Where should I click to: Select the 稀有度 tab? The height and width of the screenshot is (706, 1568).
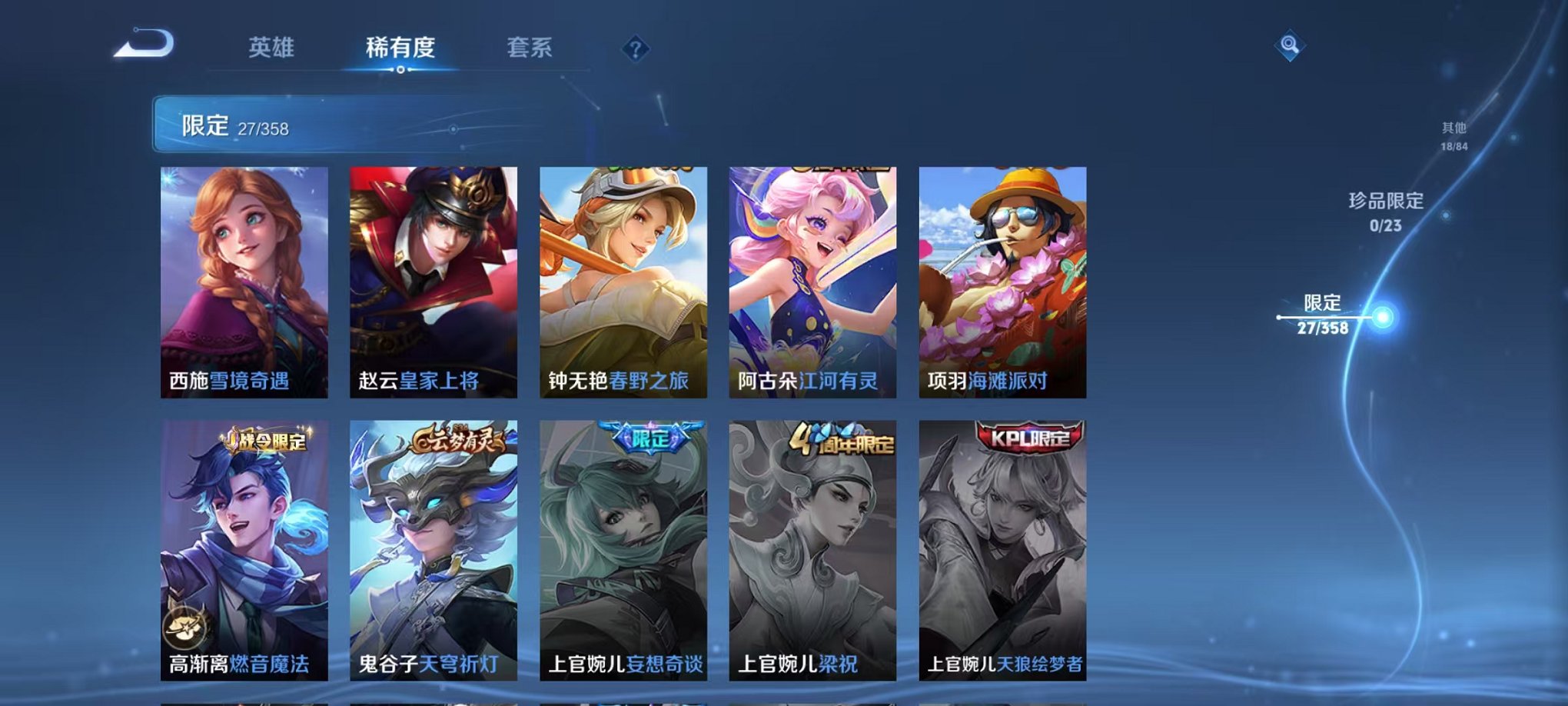click(x=402, y=46)
